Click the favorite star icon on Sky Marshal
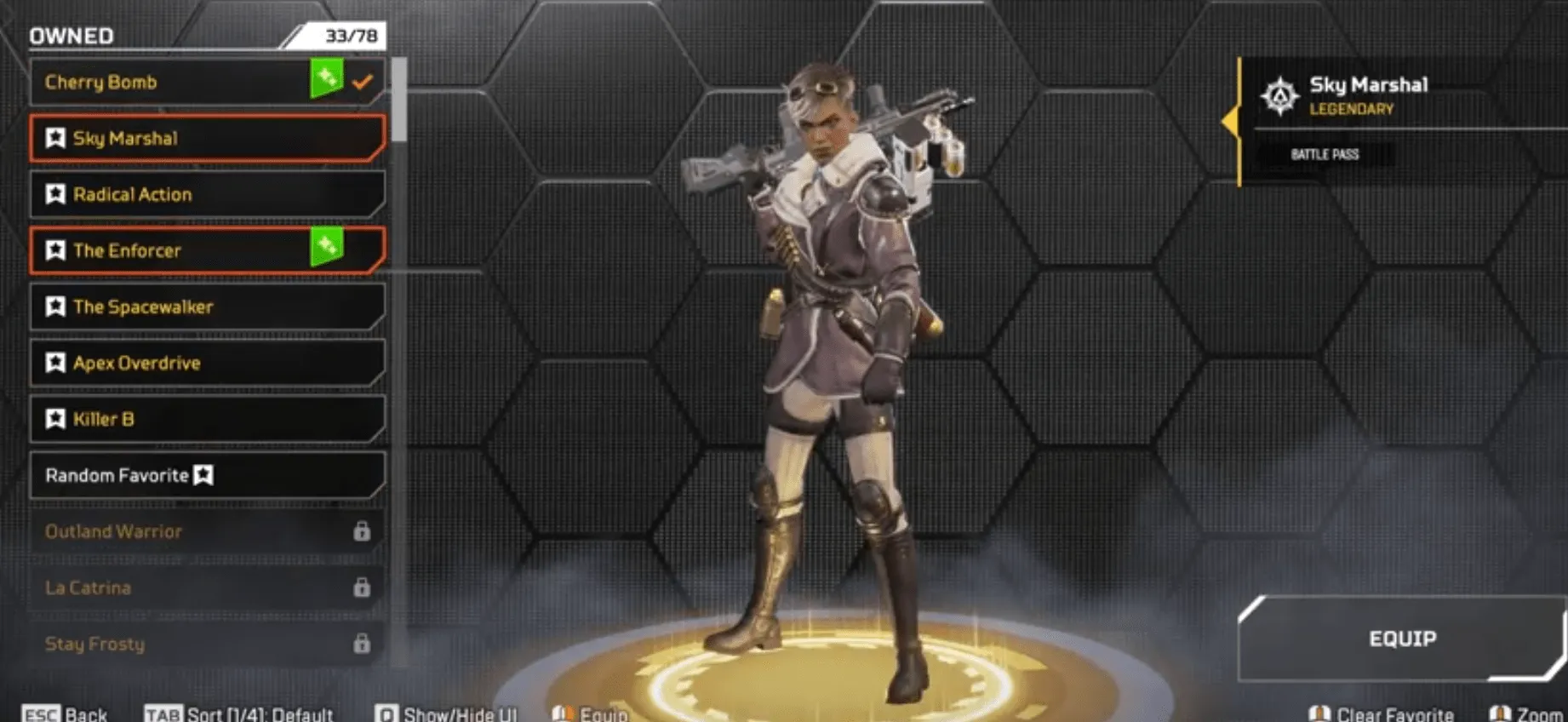The width and height of the screenshot is (1568, 722). (55, 138)
